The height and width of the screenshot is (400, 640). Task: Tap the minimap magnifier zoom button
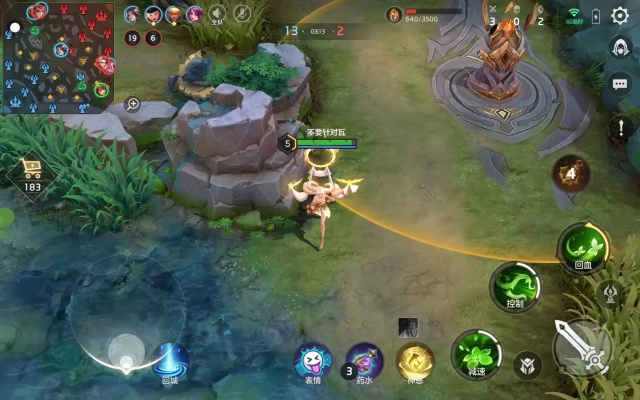133,103
